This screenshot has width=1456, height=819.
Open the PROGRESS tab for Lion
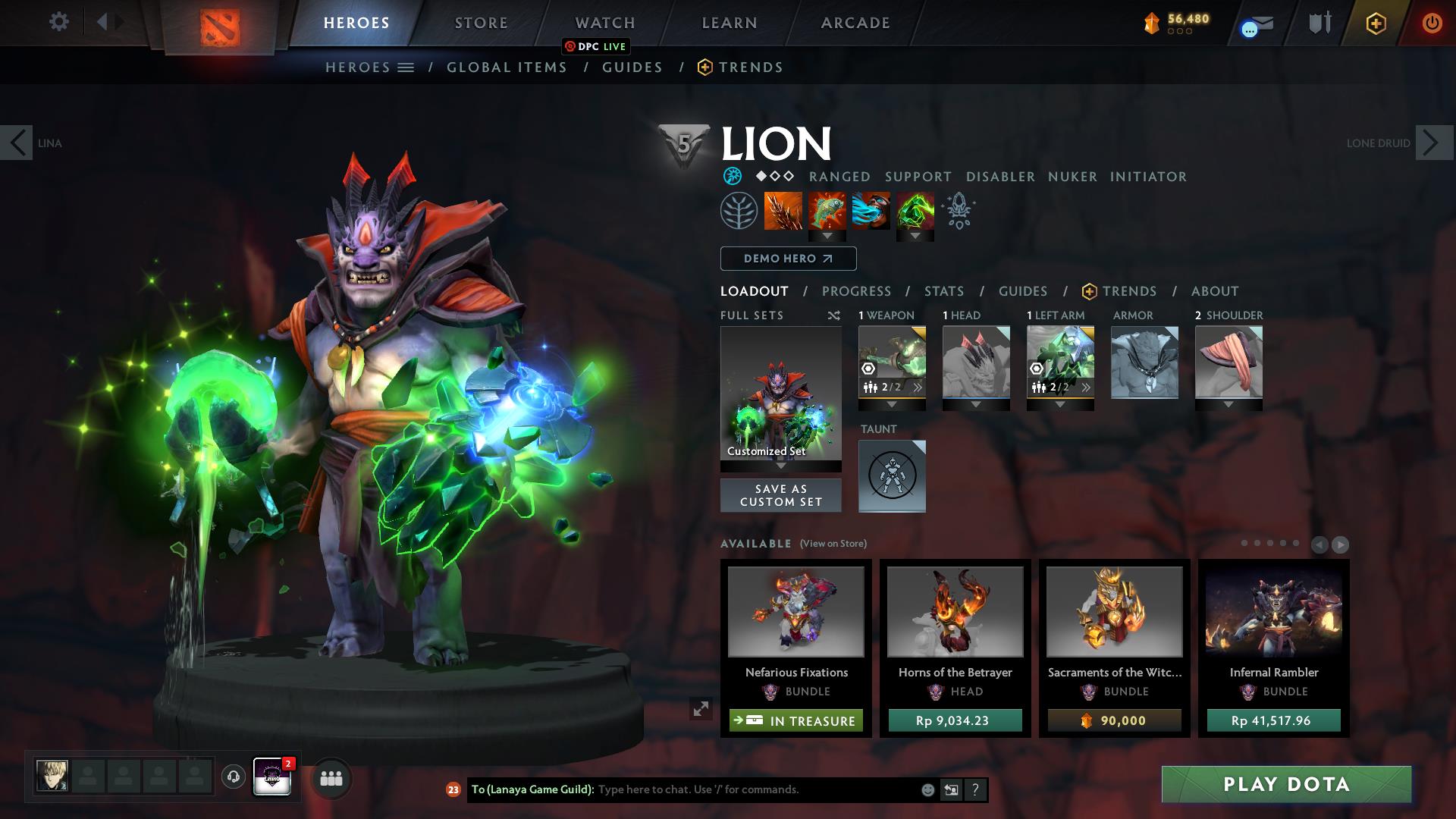coord(857,291)
